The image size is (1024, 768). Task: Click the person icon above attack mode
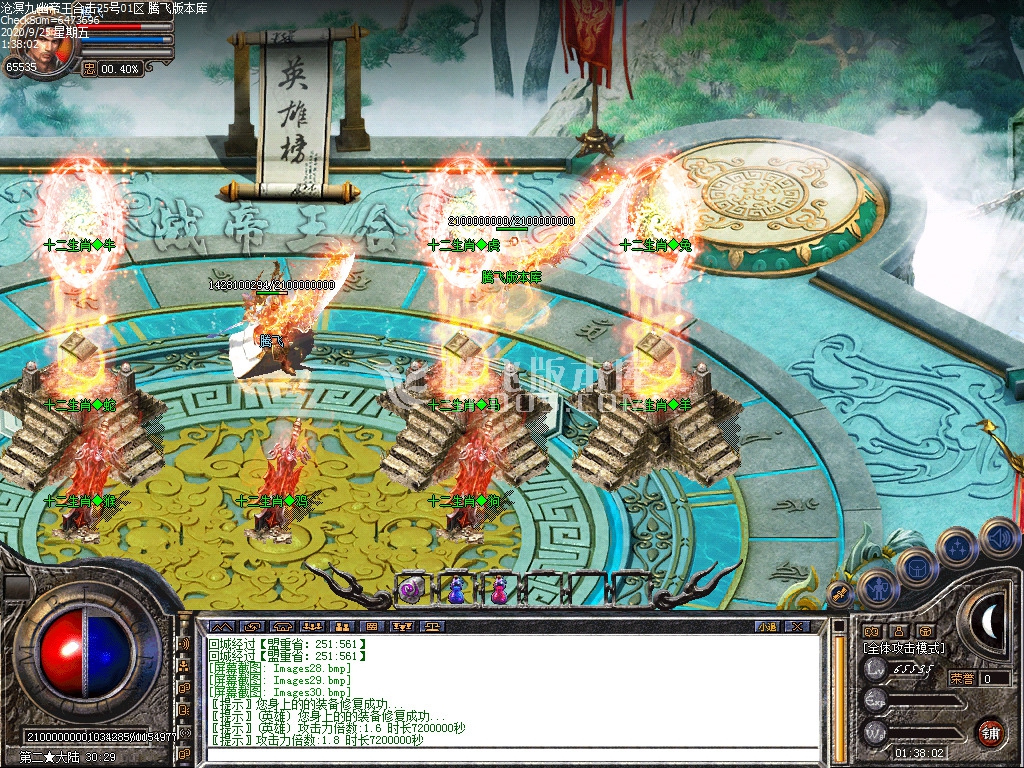pos(898,631)
